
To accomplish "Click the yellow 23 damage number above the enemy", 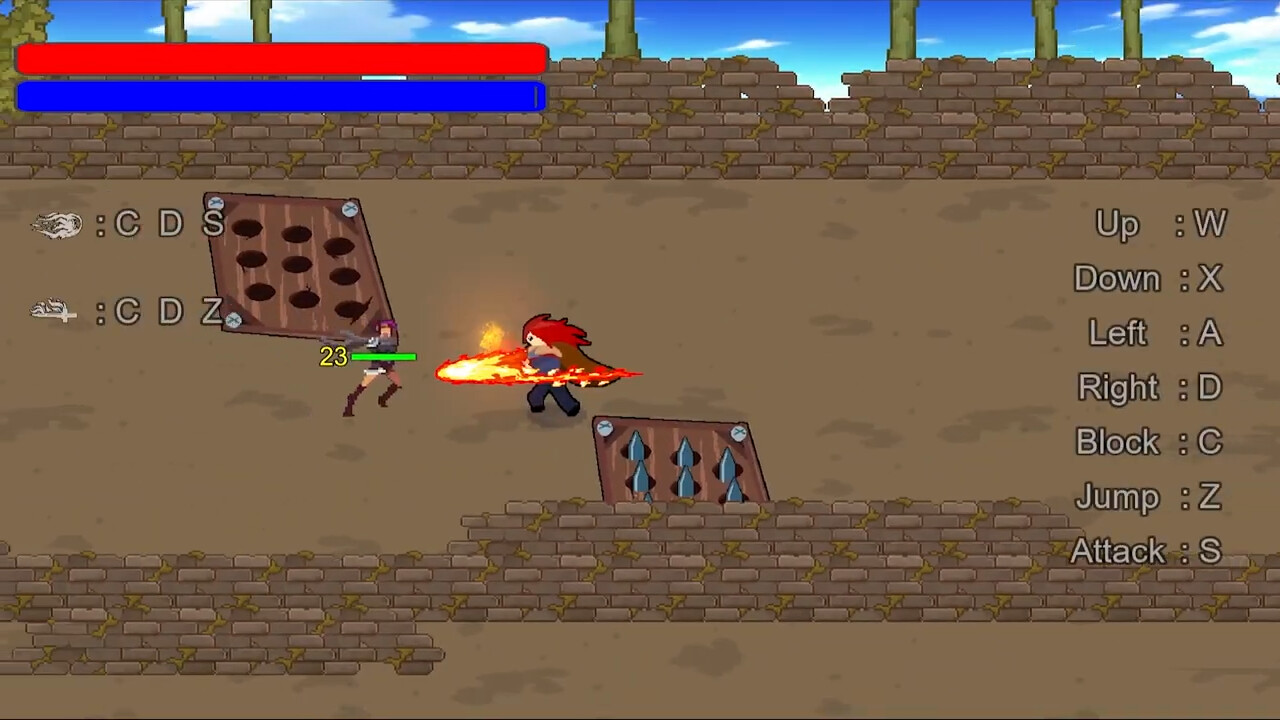I will coord(334,357).
